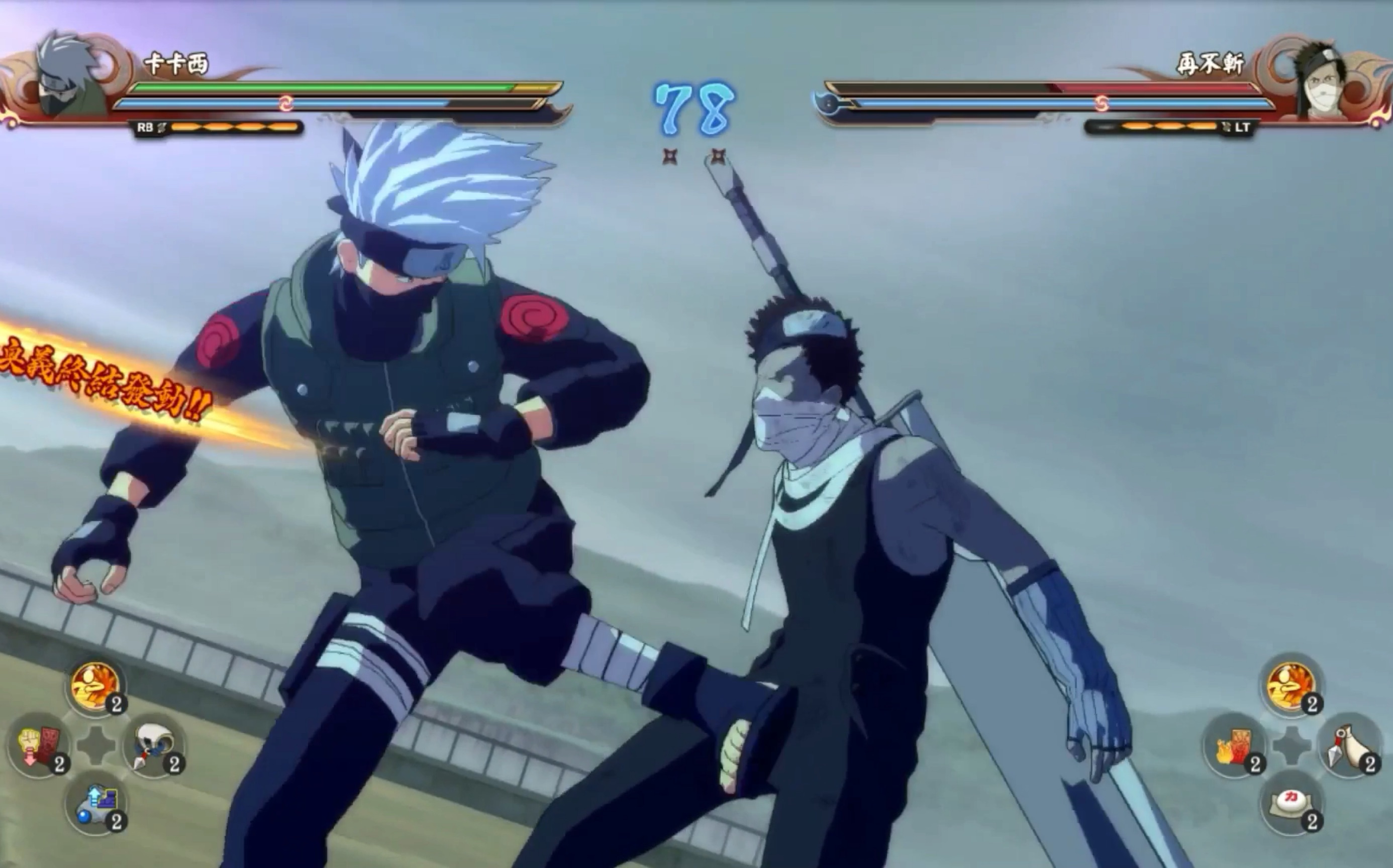This screenshot has width=1393, height=868.
Task: Use the fist and red tag item
Action: coord(38,745)
